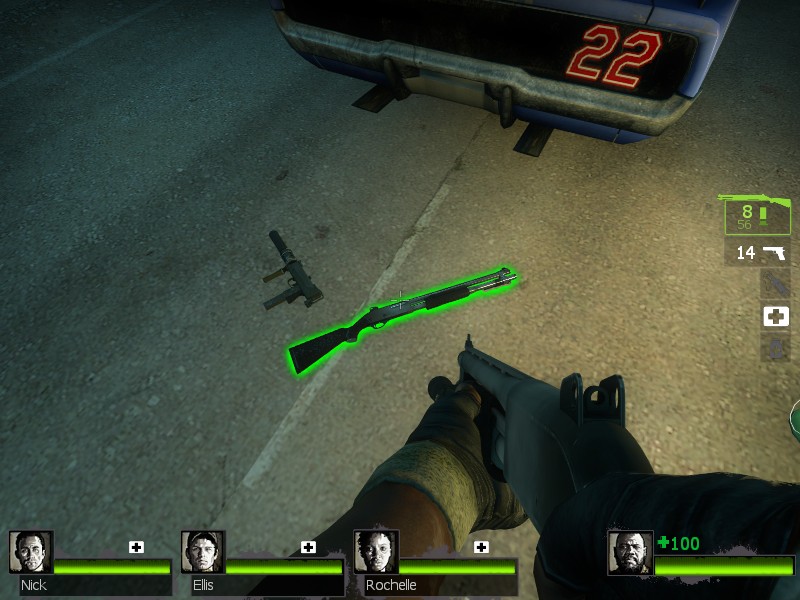Image resolution: width=800 pixels, height=600 pixels.
Task: Click Nick's first aid kit indicator
Action: click(x=136, y=547)
